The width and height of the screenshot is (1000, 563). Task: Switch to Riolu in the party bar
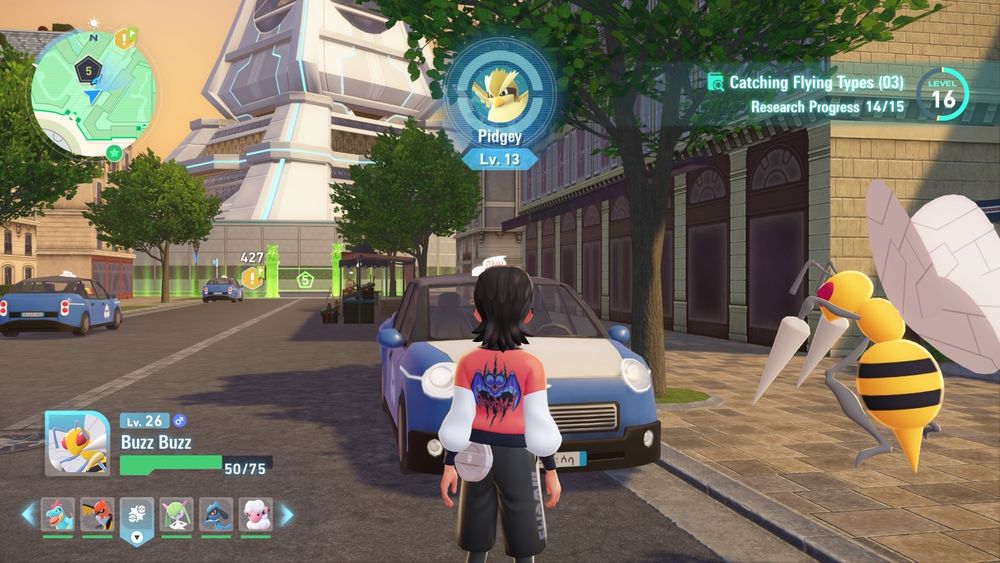click(x=216, y=515)
